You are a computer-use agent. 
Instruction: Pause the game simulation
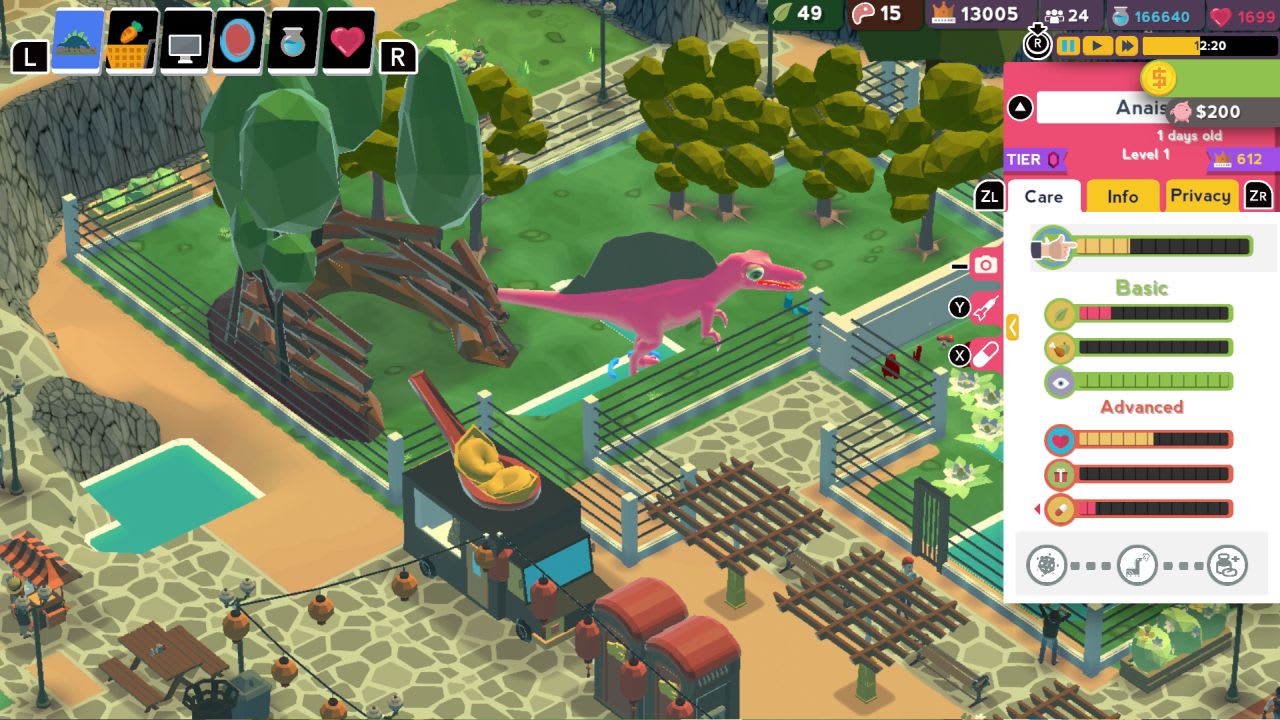click(x=1068, y=44)
